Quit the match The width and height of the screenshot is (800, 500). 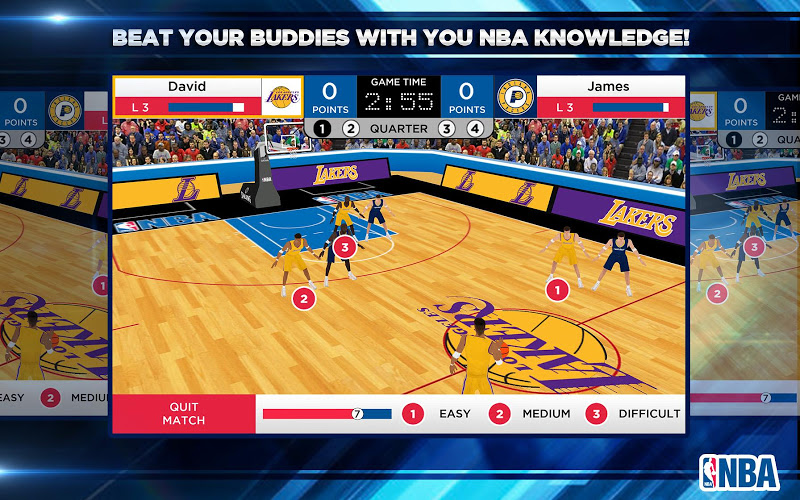point(183,413)
